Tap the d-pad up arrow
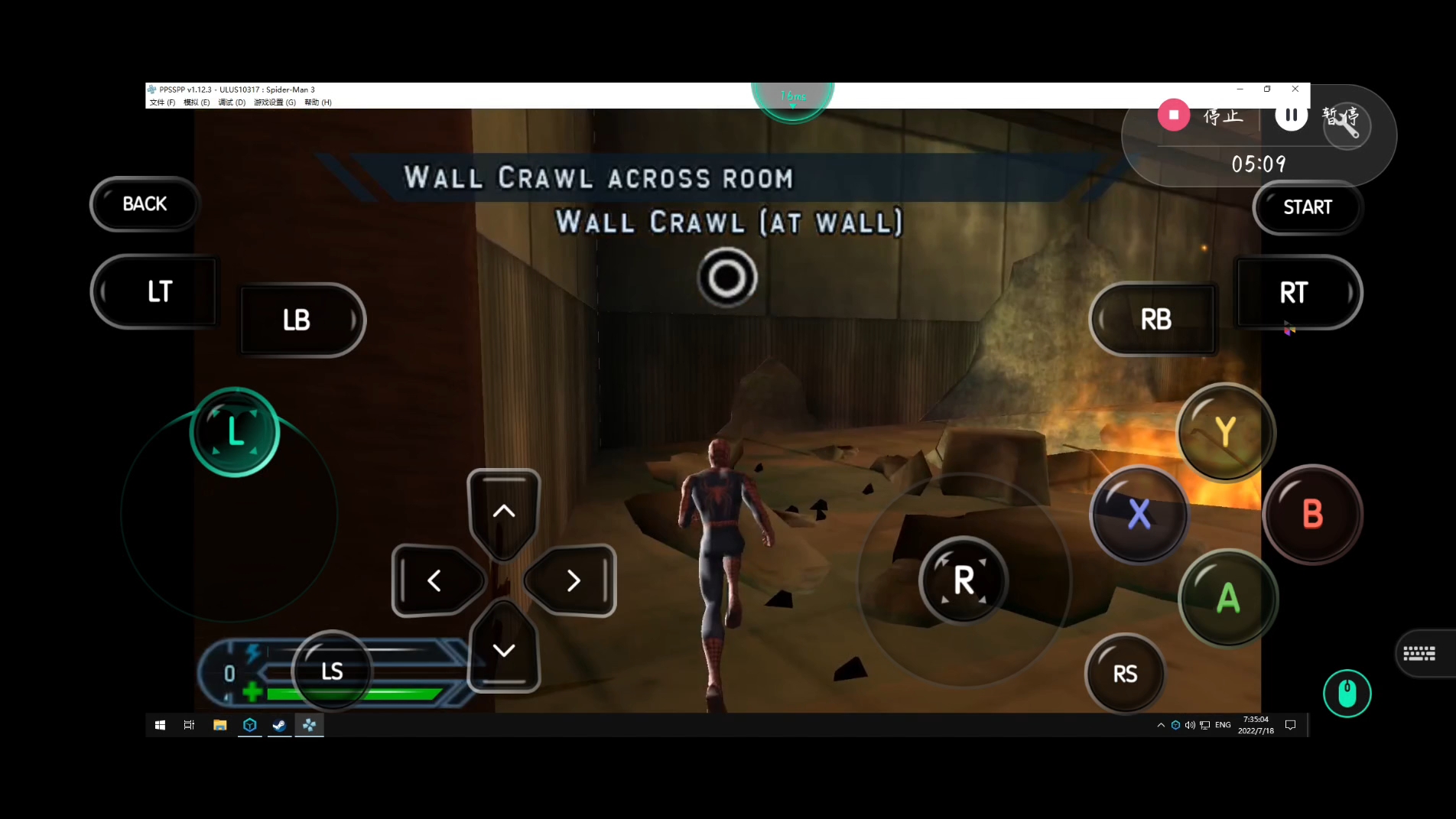Screen dimensions: 1456x819 [x=503, y=511]
